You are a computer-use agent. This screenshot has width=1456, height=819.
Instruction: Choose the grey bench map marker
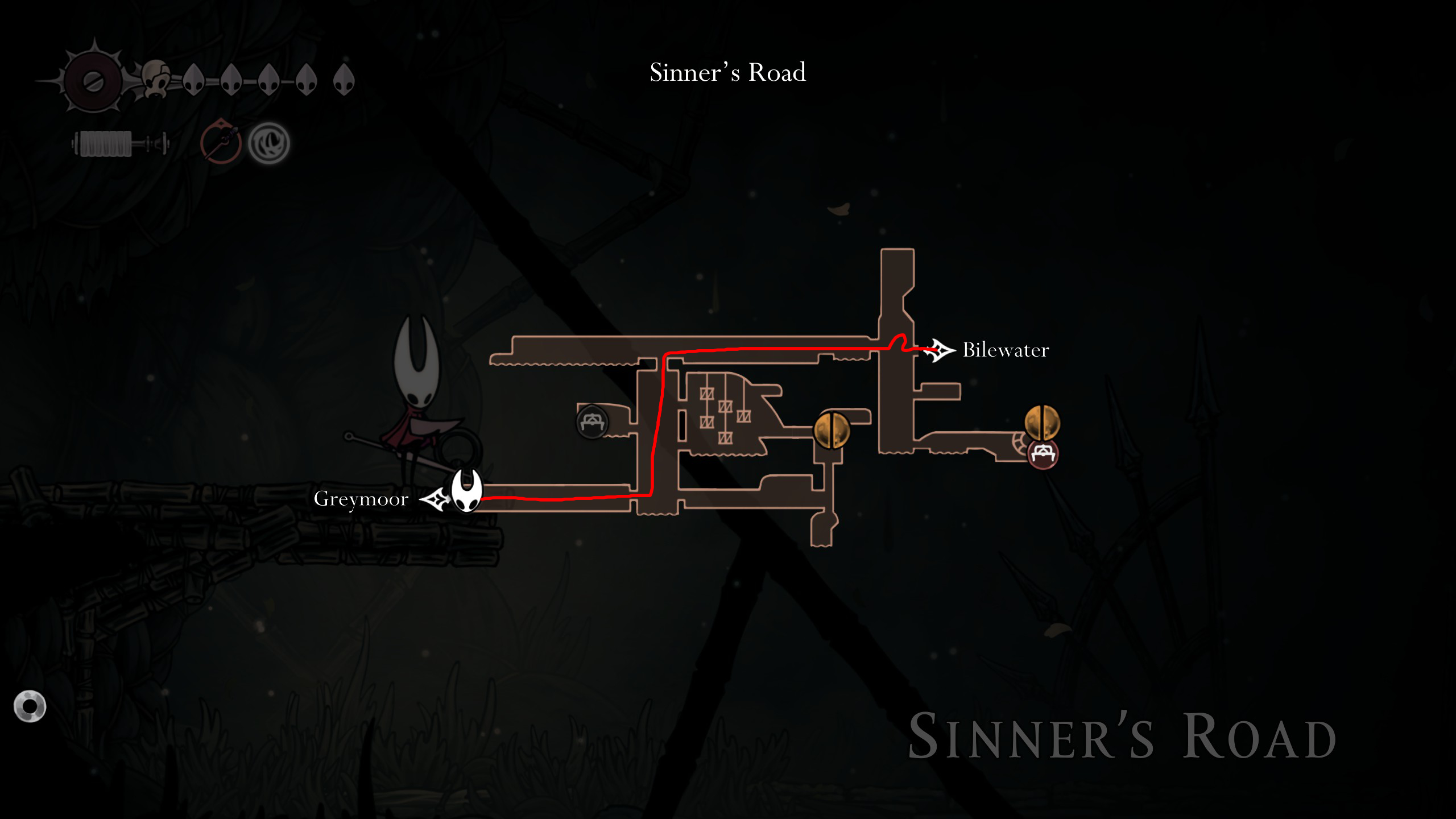[x=592, y=422]
